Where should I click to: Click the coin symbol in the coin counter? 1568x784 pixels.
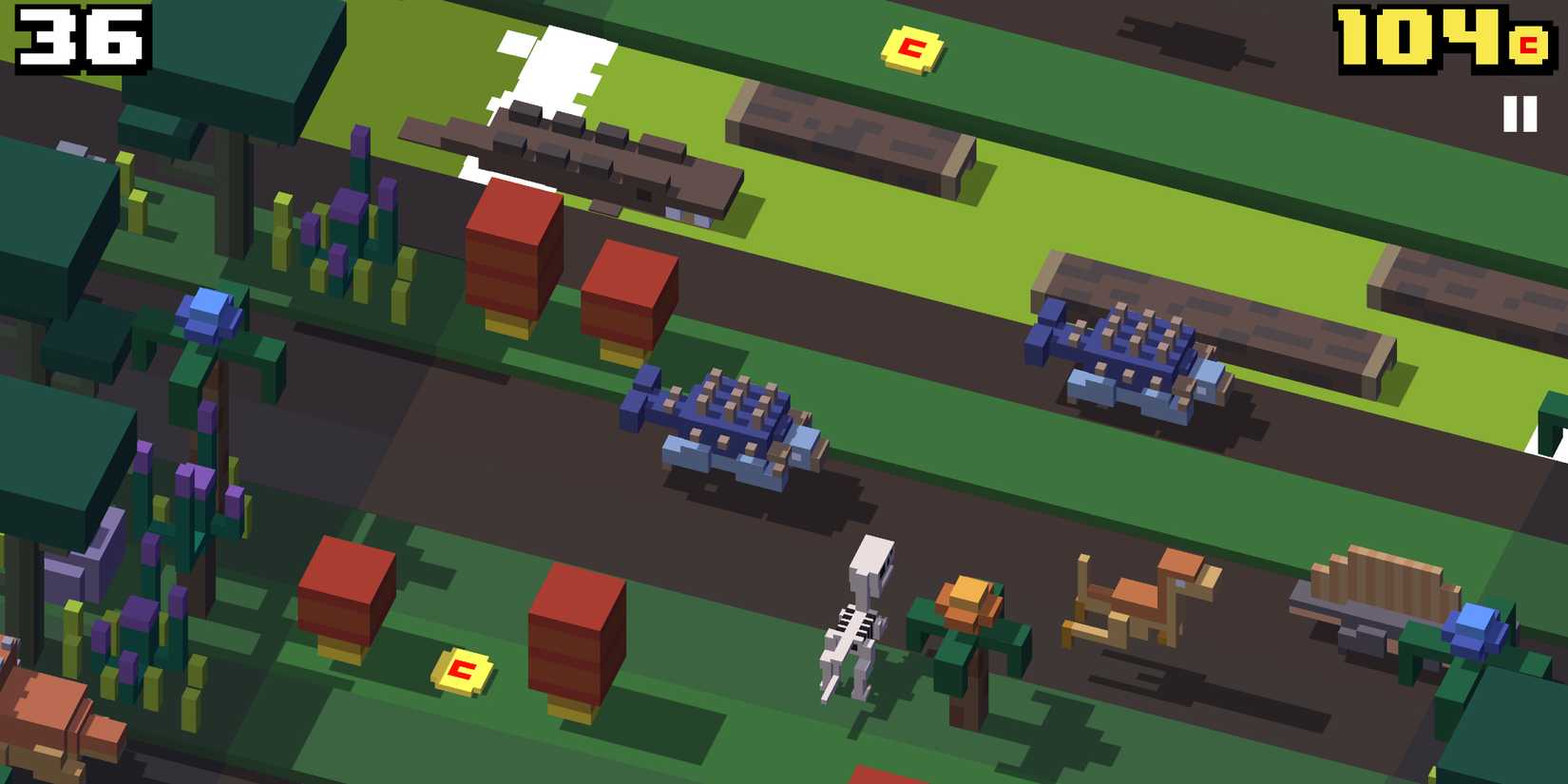pyautogui.click(x=1531, y=43)
